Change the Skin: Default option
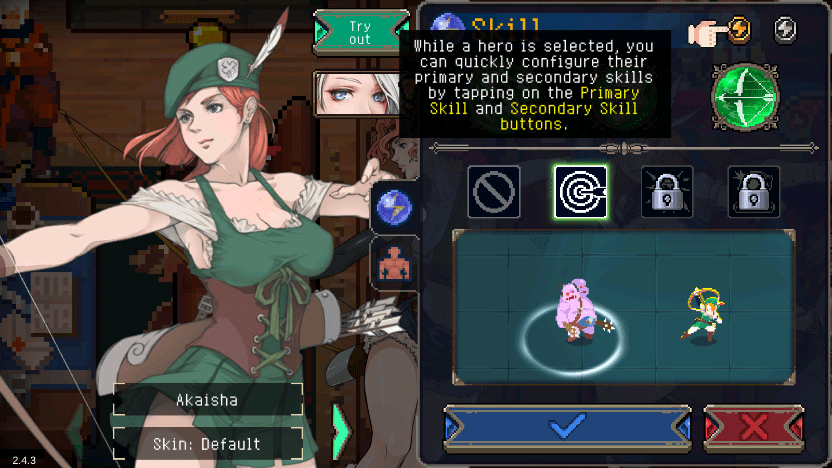The width and height of the screenshot is (832, 468). [x=208, y=443]
